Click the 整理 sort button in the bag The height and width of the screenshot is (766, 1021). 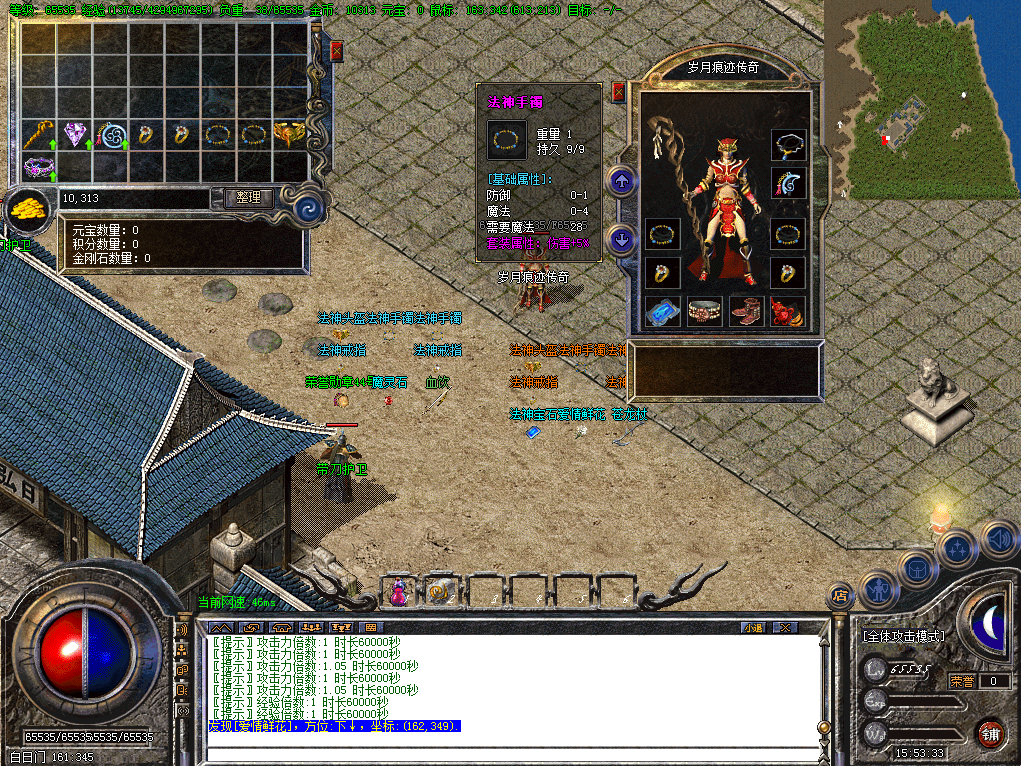(x=247, y=198)
